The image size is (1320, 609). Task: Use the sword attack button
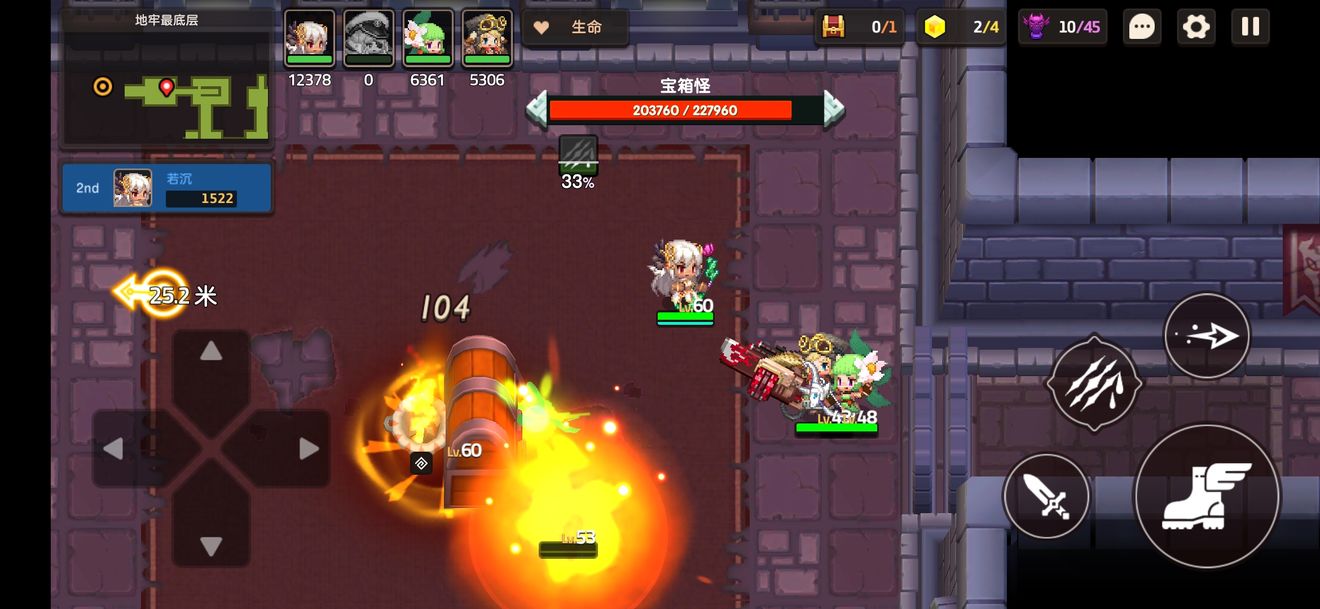(1046, 496)
